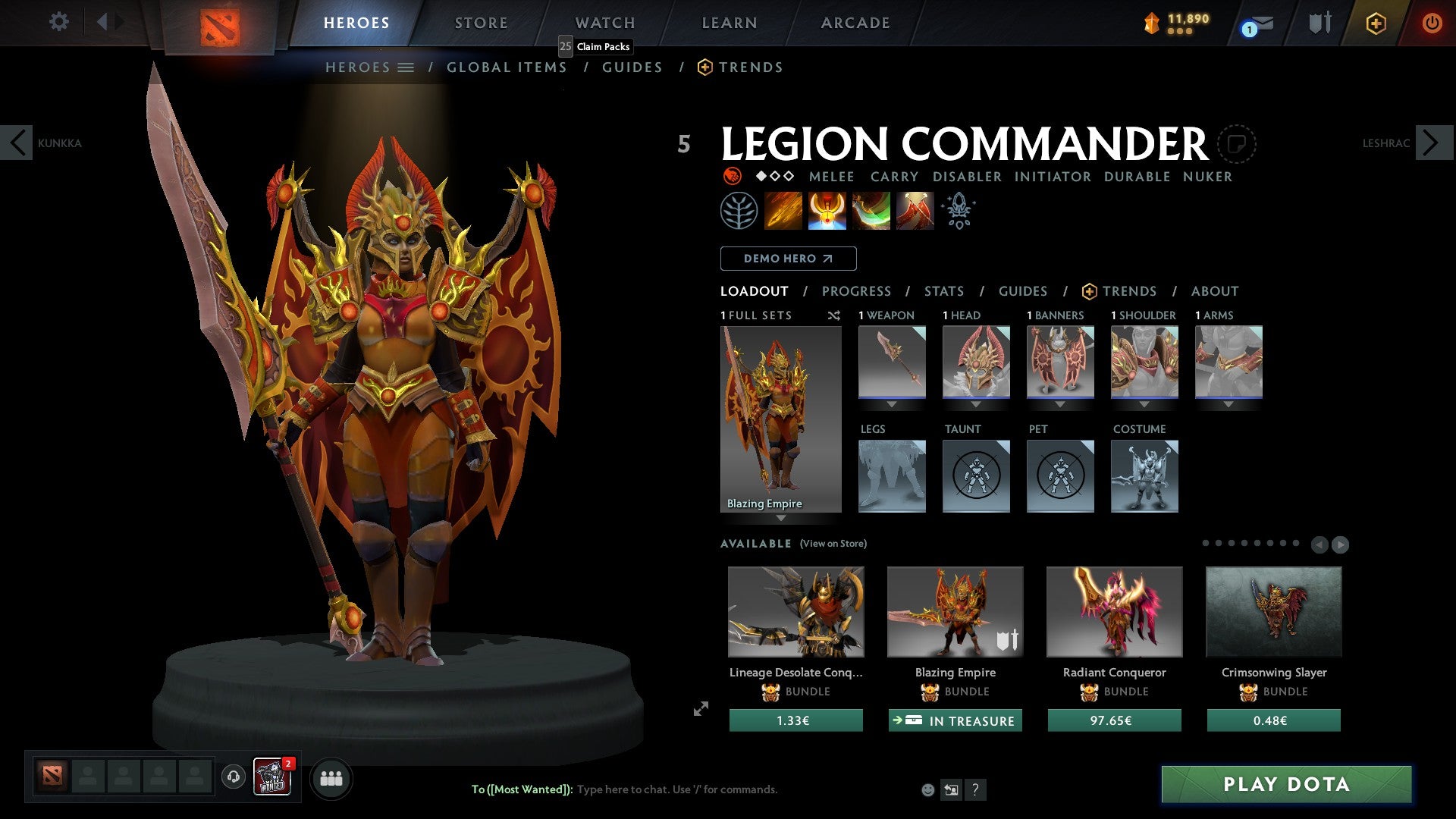Click the voice chat headphone icon

(233, 777)
